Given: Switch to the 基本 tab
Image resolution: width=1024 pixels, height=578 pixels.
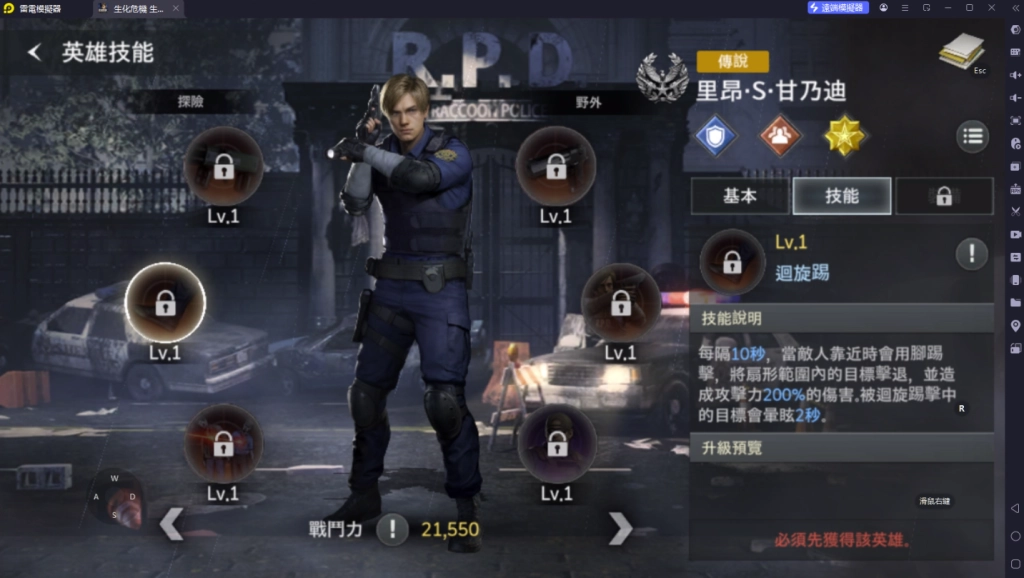Looking at the screenshot, I should pyautogui.click(x=739, y=196).
